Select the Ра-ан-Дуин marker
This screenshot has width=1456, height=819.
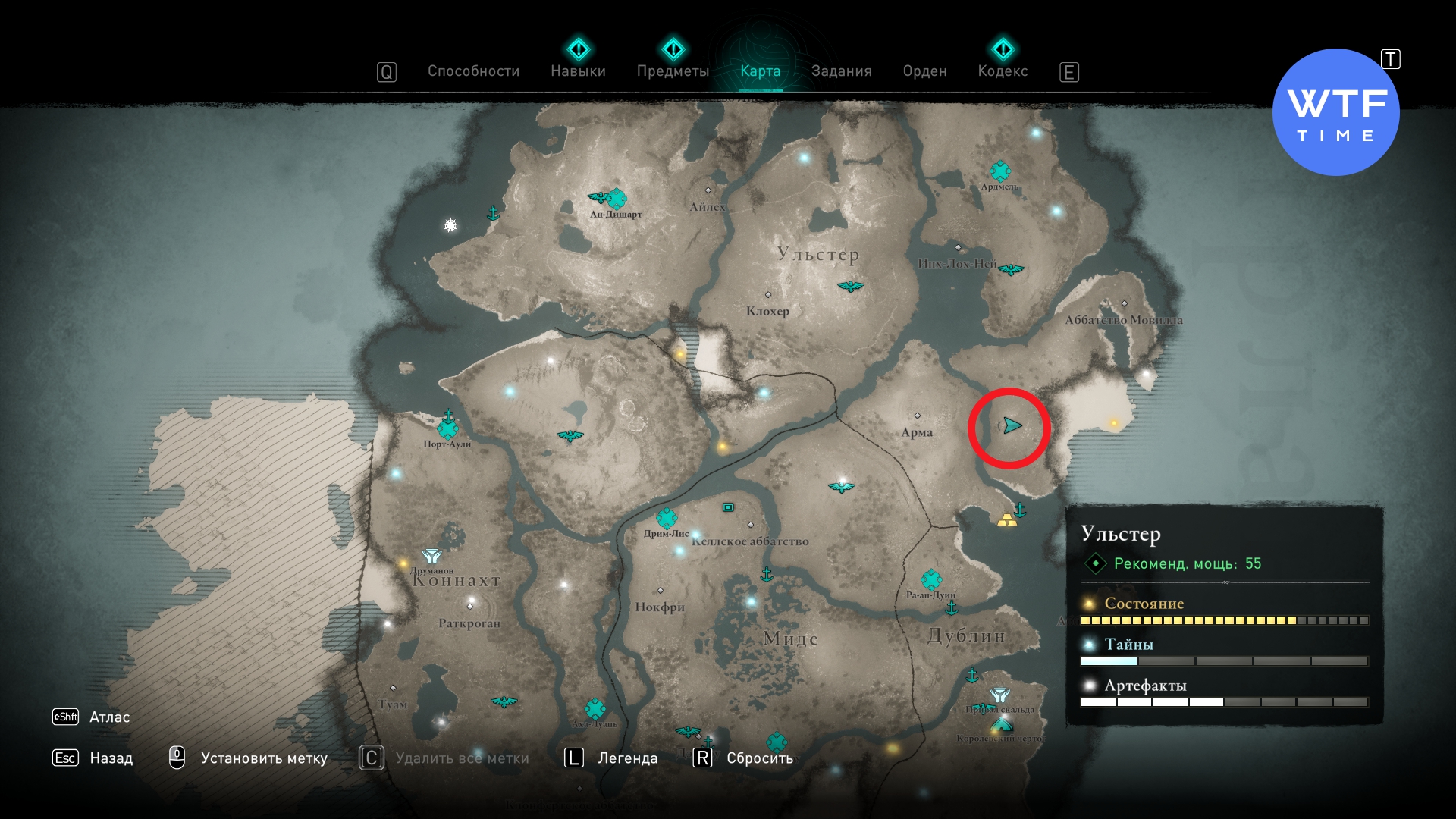coord(931,580)
